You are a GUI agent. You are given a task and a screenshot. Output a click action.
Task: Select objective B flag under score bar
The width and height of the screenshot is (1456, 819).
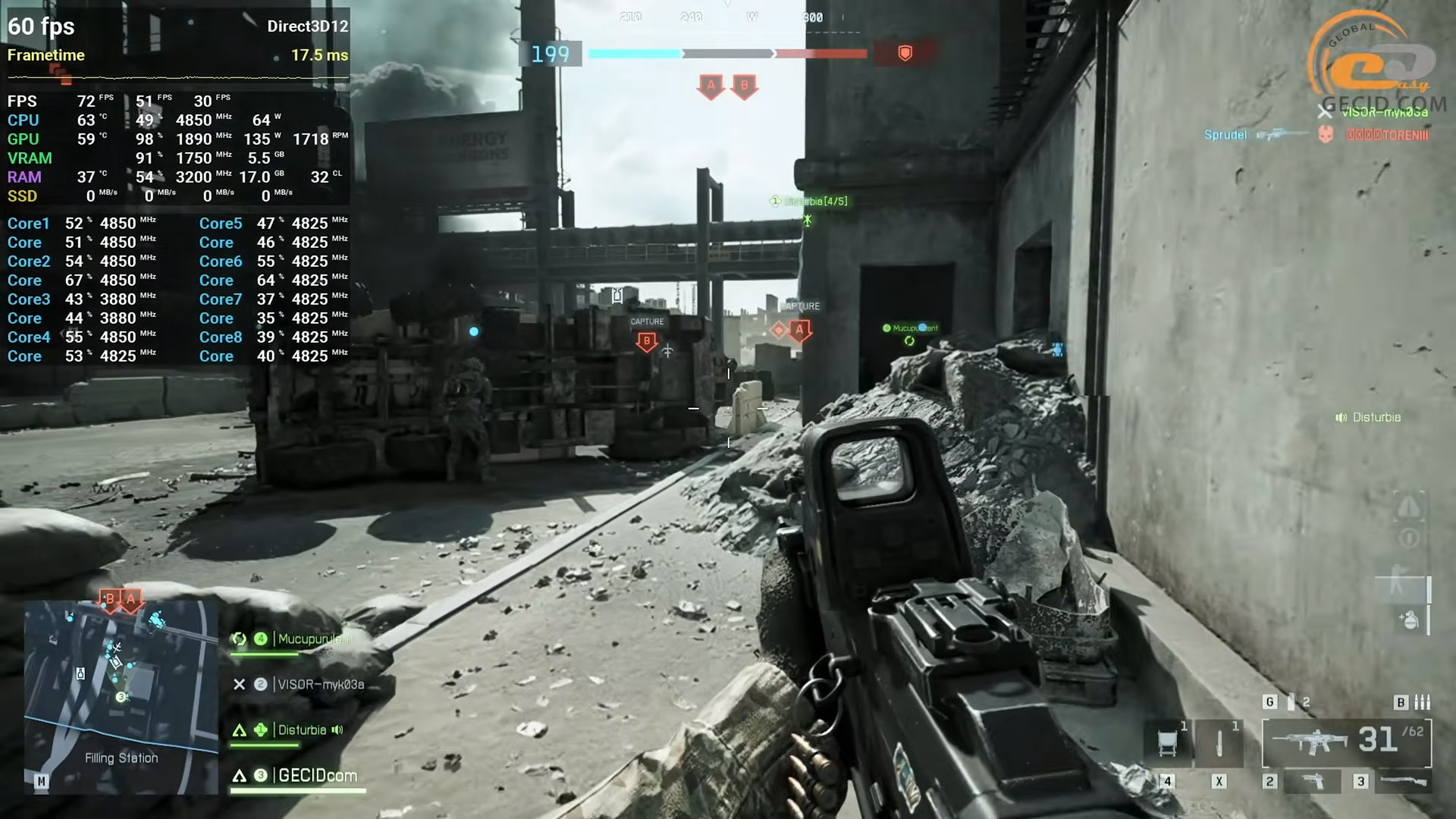tap(744, 86)
